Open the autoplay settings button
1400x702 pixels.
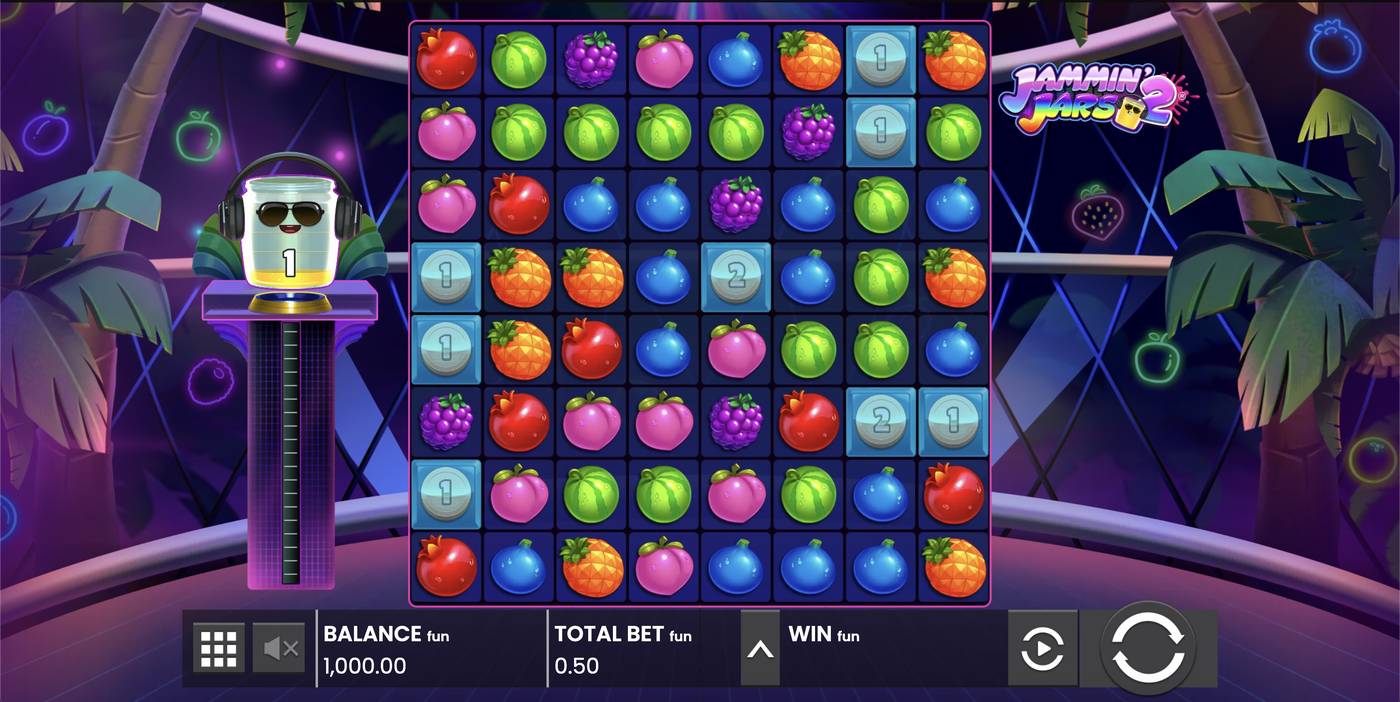(x=1042, y=649)
